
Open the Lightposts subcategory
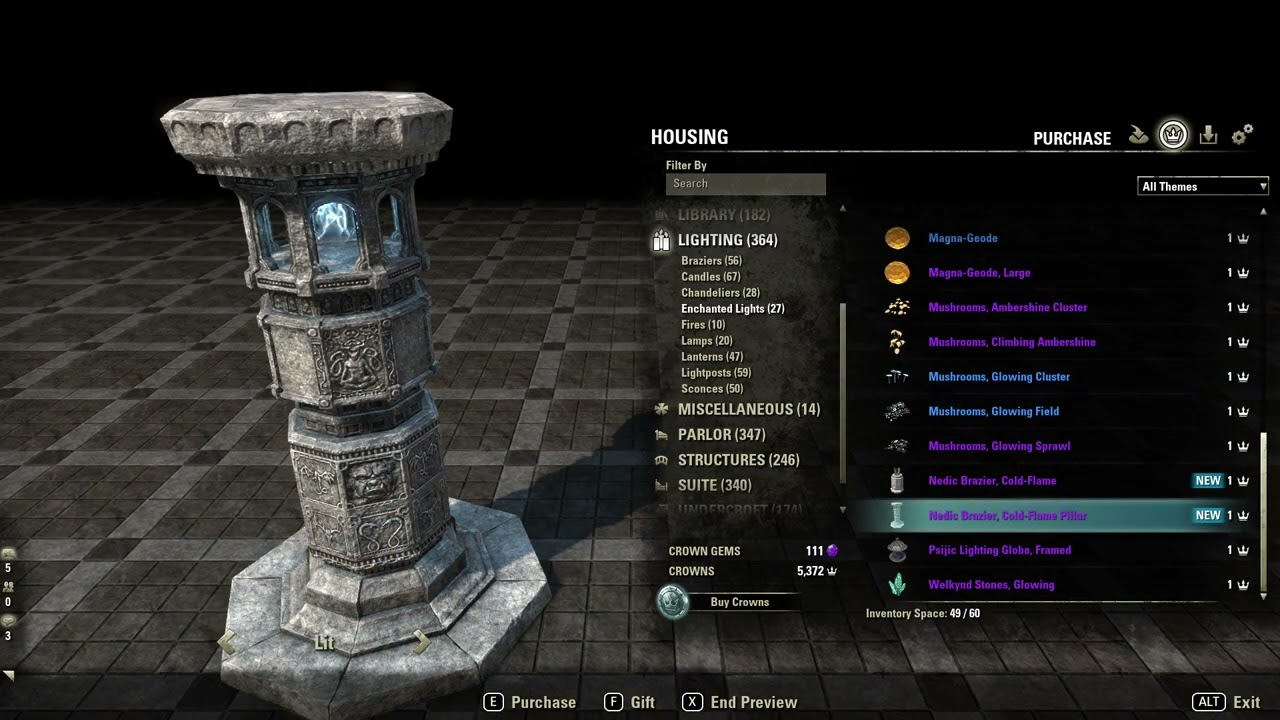(x=715, y=373)
